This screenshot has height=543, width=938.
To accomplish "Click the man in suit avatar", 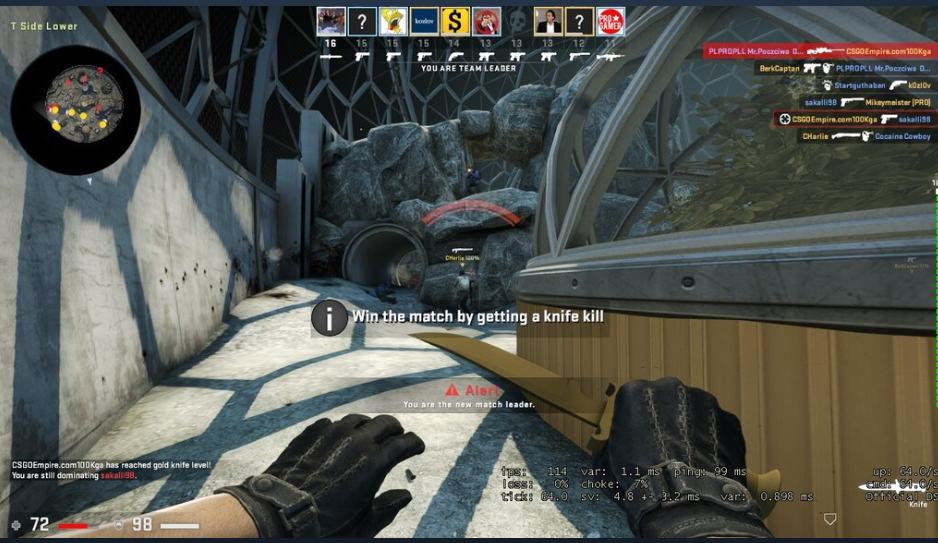I will coord(548,21).
